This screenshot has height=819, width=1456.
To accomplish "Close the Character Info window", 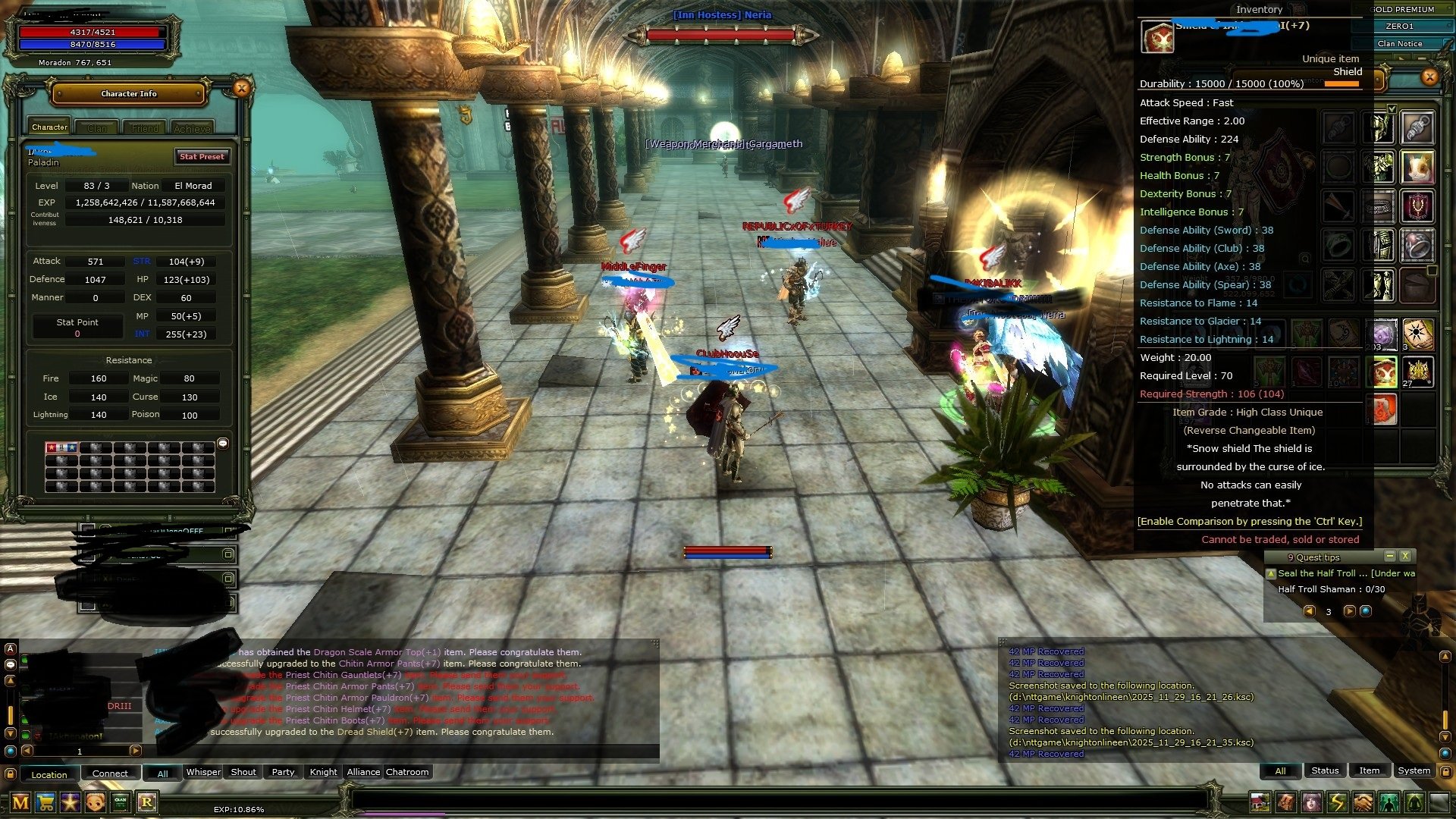I will (241, 89).
